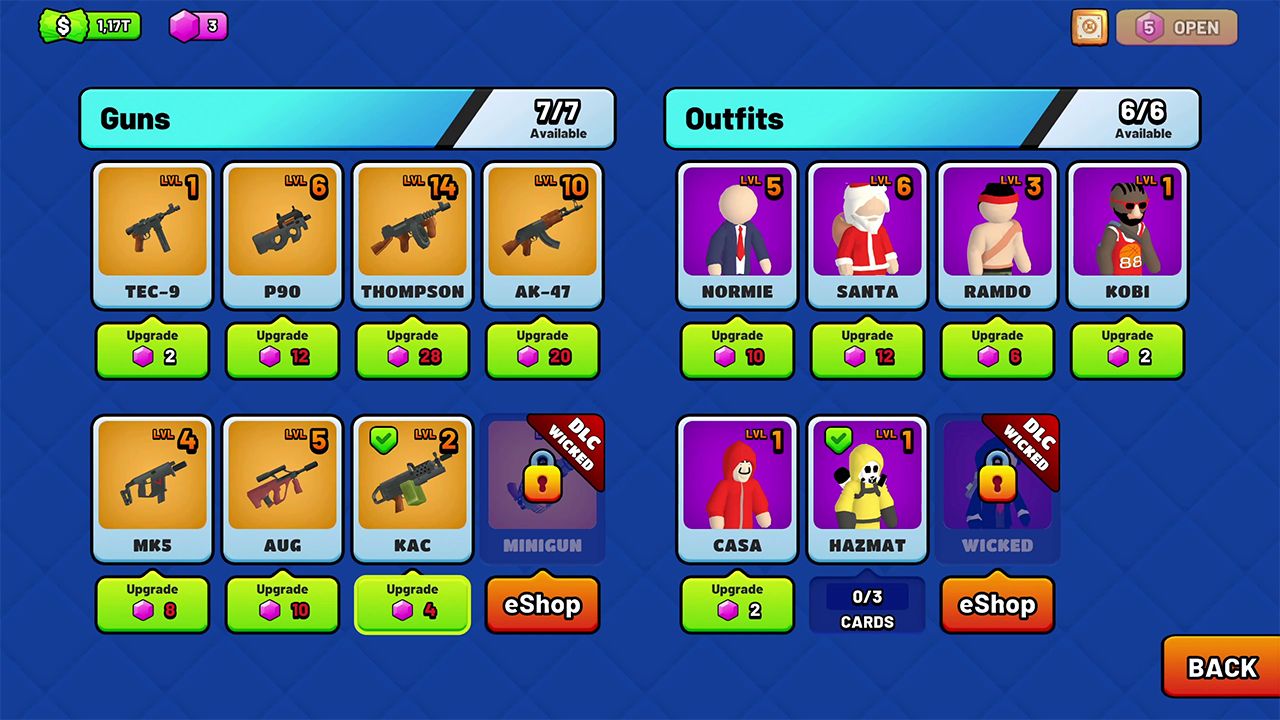Open the eShop for the Minigun DLC

tap(543, 604)
